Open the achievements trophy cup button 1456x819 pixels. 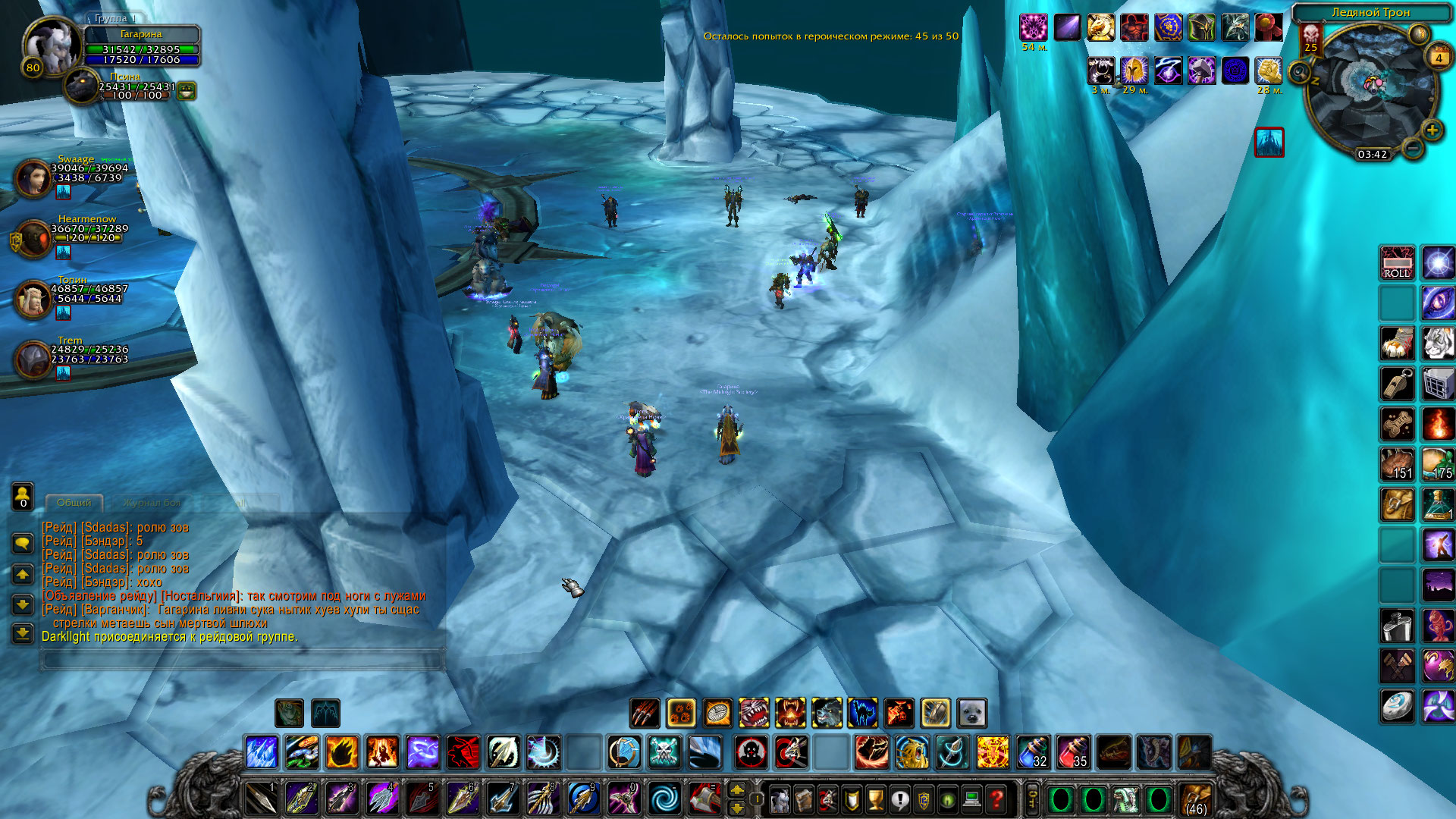coord(876,799)
